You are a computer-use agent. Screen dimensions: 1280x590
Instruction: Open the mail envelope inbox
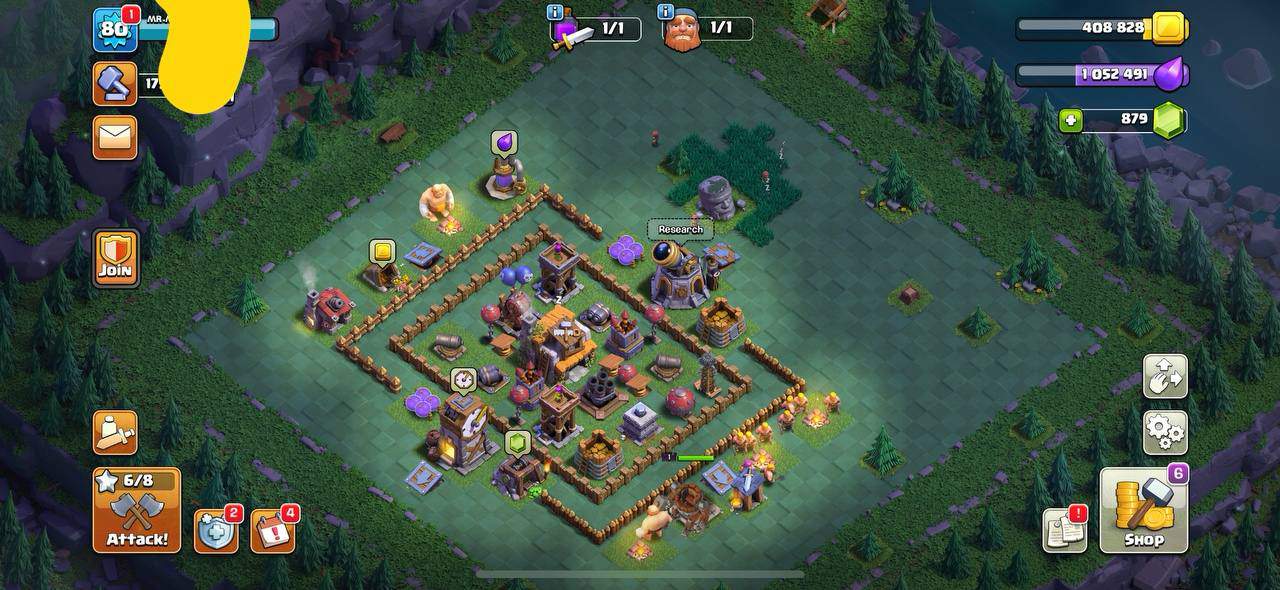click(x=115, y=137)
